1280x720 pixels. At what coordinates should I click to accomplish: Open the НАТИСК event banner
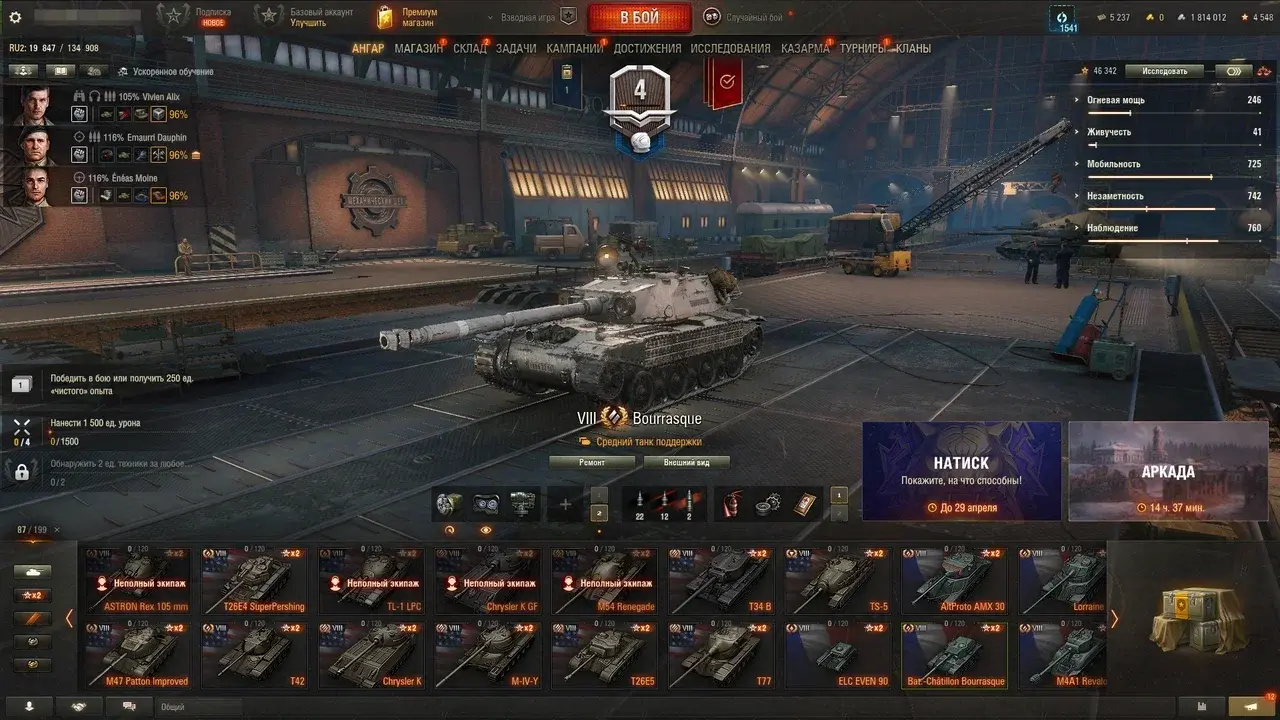(x=961, y=471)
